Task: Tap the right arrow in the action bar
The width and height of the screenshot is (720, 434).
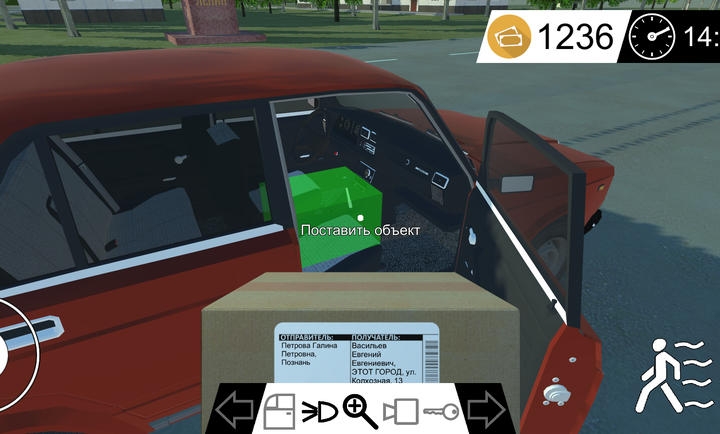Action: [x=487, y=410]
